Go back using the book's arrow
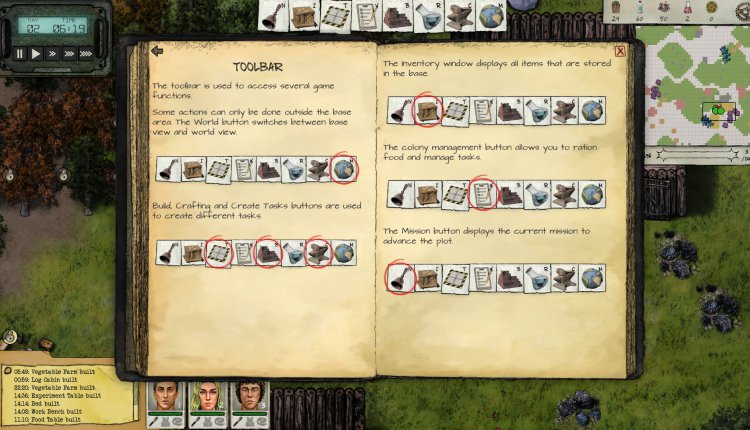This screenshot has height=430, width=750. coord(157,50)
